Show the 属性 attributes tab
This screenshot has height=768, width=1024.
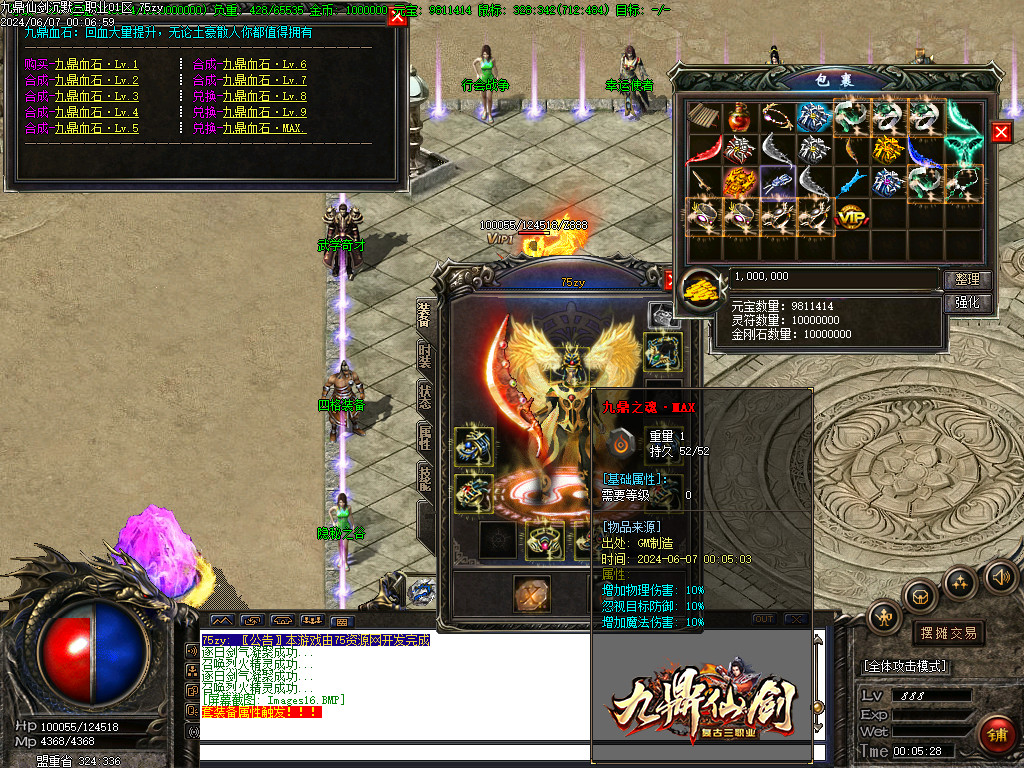[424, 437]
